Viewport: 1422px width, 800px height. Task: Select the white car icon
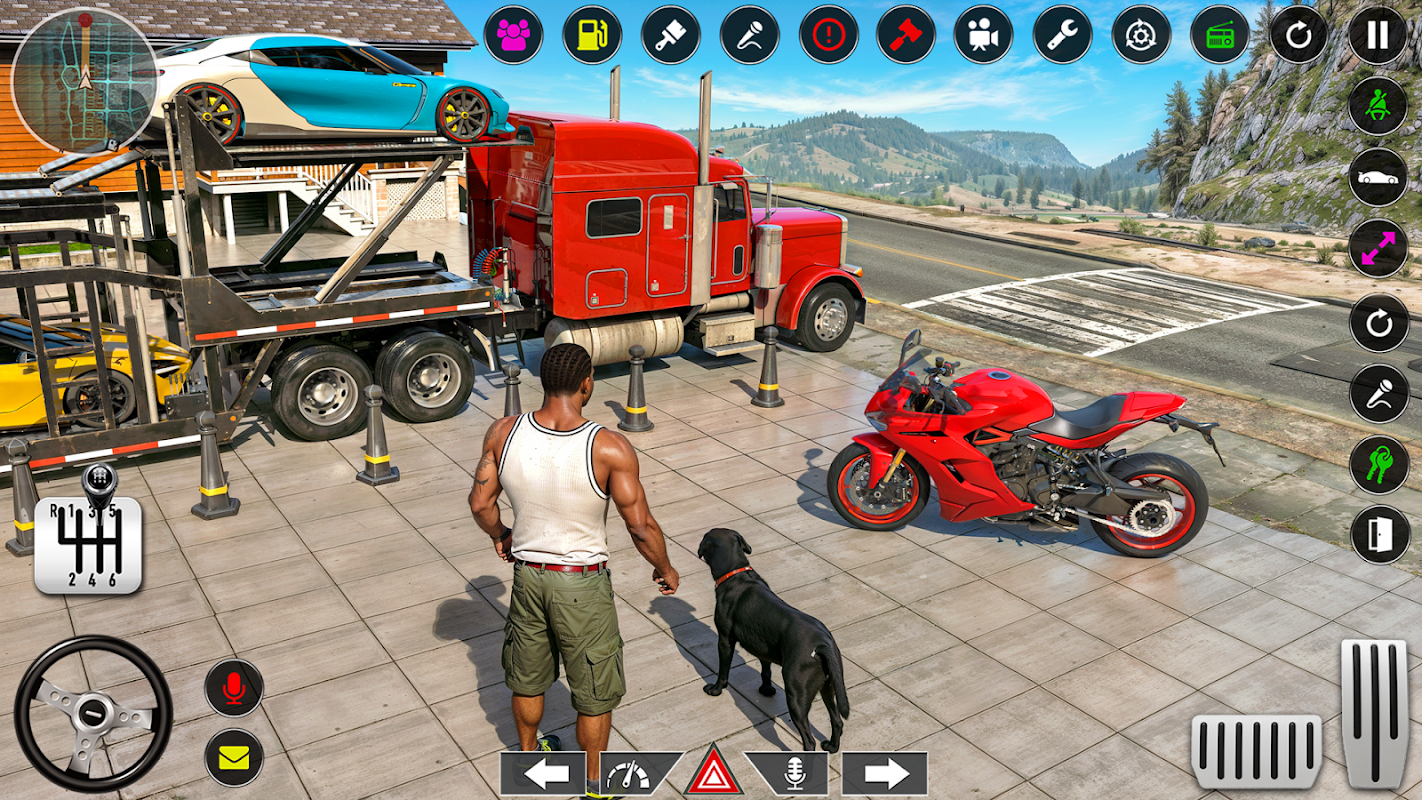[1378, 177]
